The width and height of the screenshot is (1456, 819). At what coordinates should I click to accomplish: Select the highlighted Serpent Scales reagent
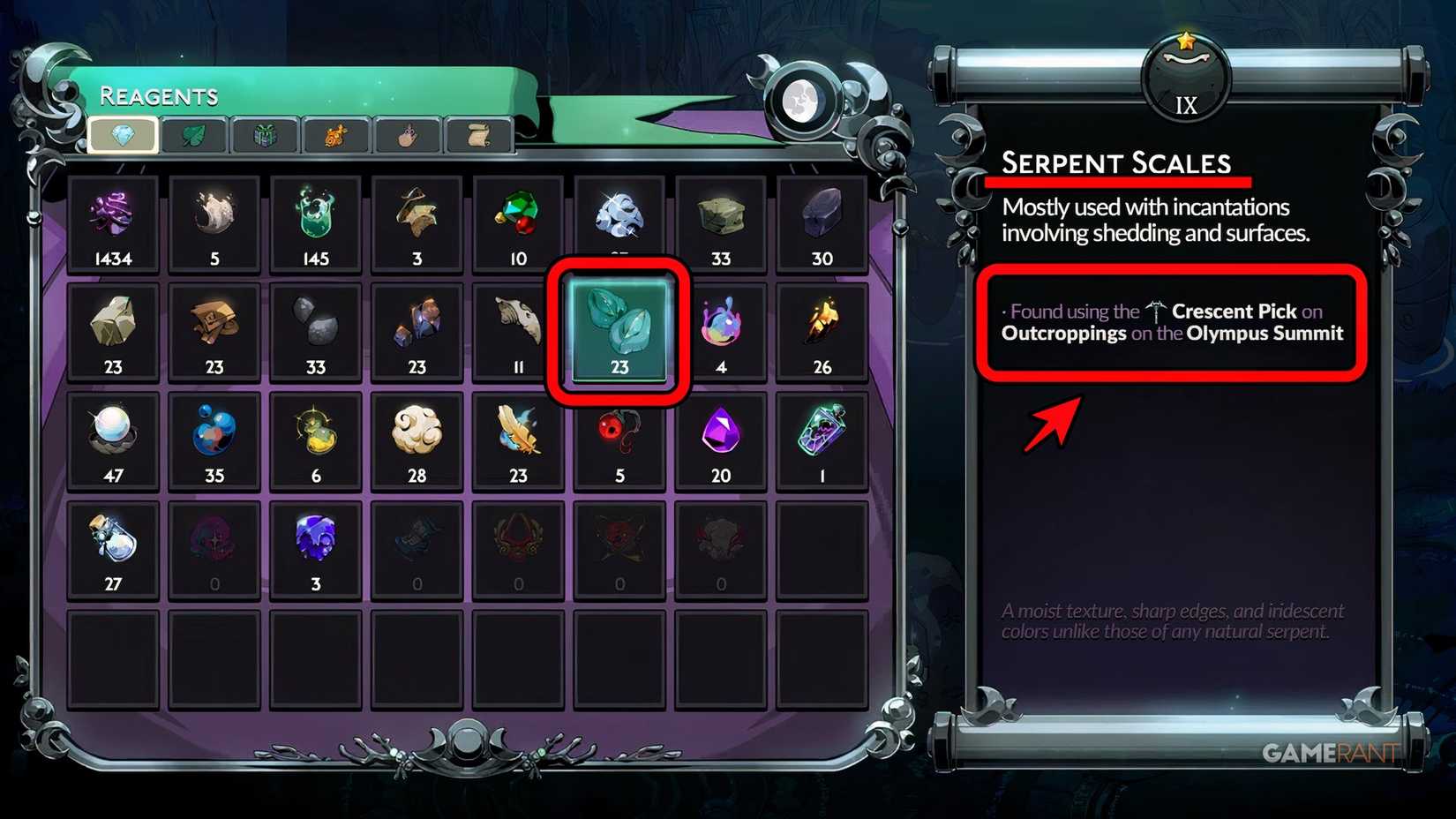[619, 329]
